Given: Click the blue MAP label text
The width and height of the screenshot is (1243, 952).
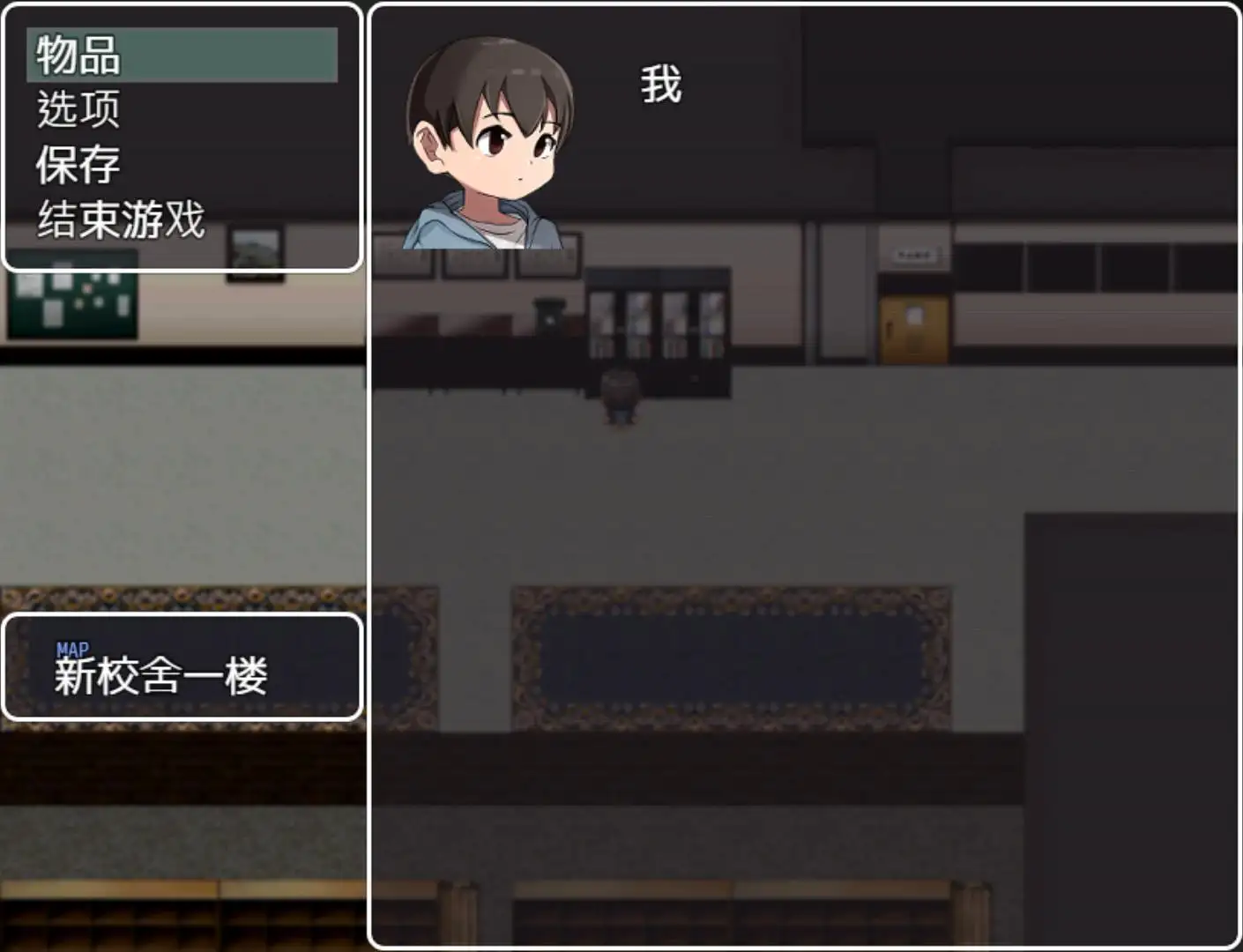Looking at the screenshot, I should click(72, 646).
